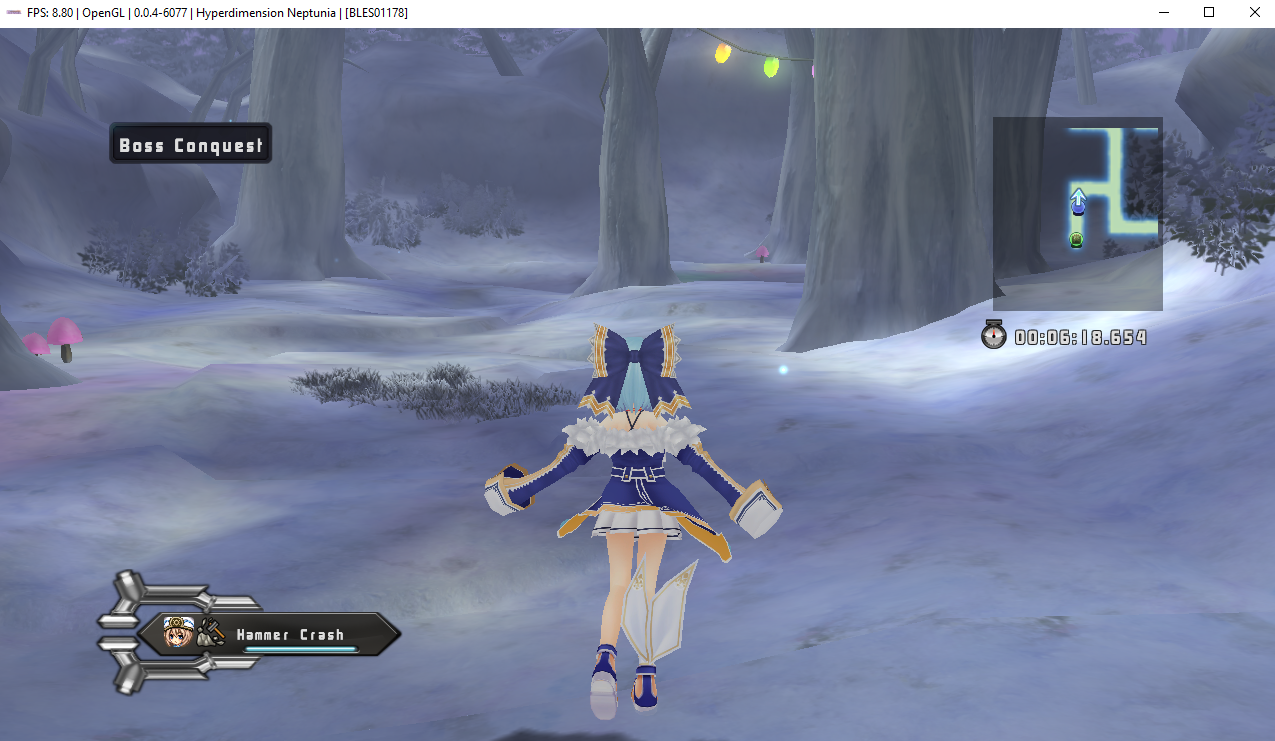Click the green marker on the minimap
Viewport: 1275px width, 741px height.
(1076, 239)
